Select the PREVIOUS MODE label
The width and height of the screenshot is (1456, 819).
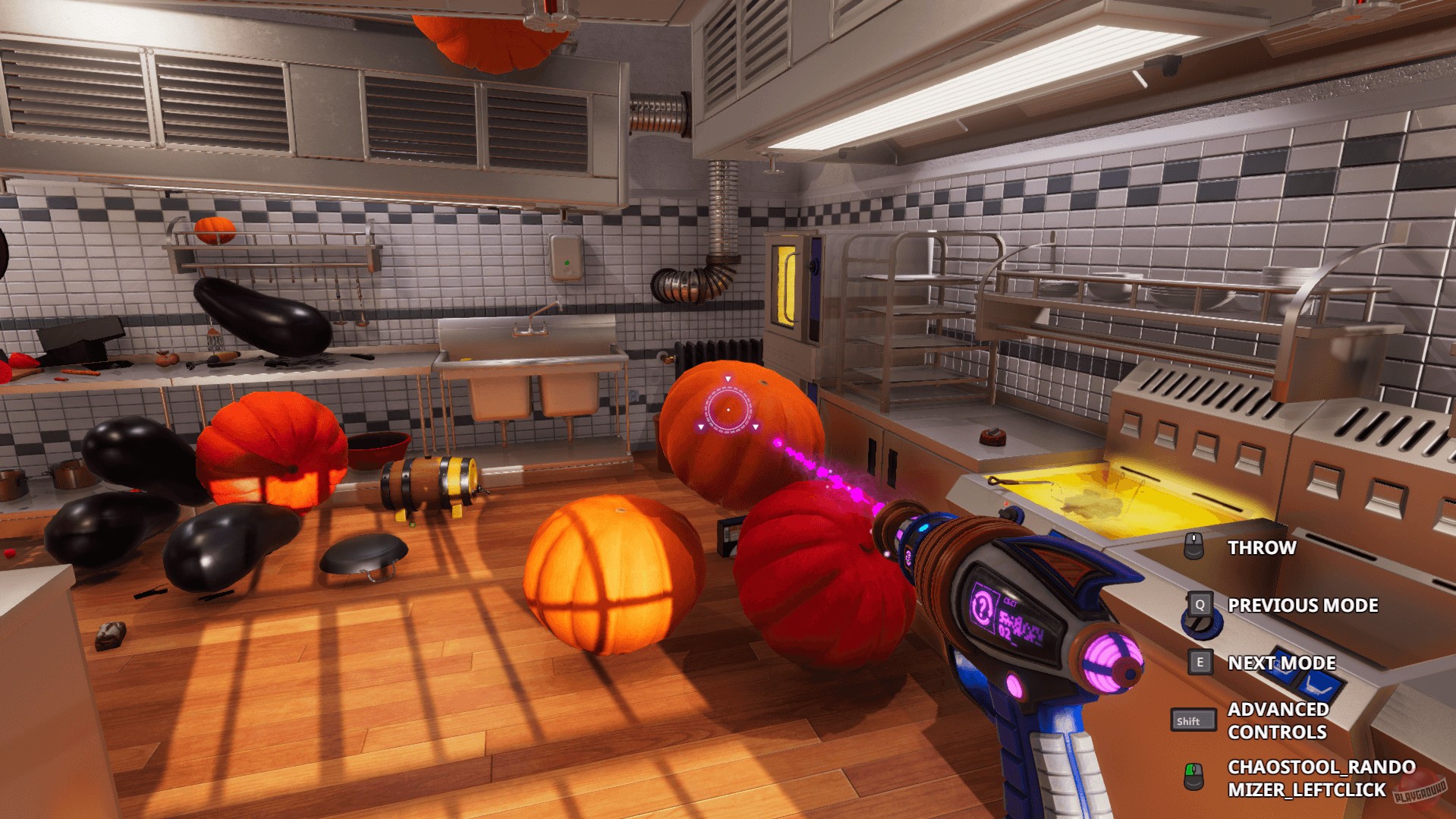pos(1303,605)
